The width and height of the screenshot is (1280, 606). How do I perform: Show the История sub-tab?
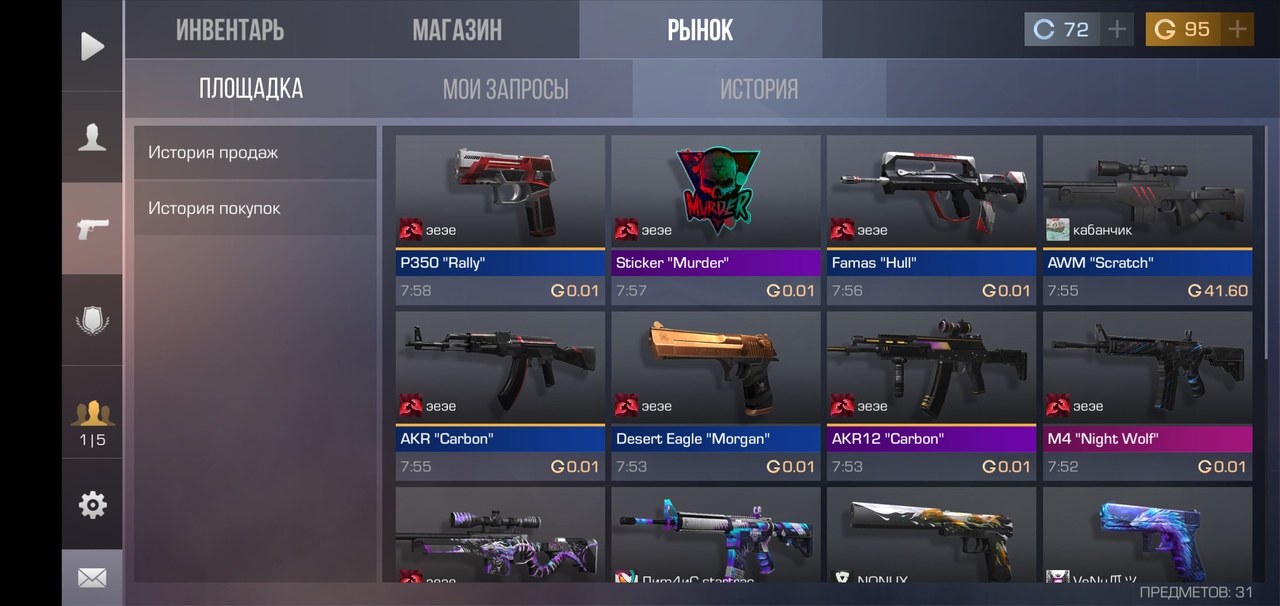click(x=758, y=89)
